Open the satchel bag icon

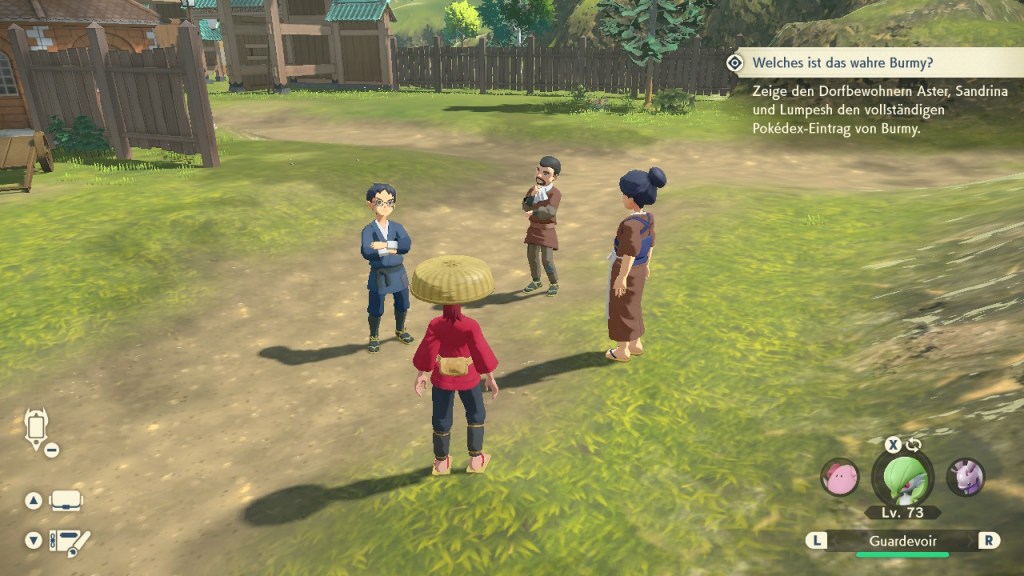click(x=66, y=500)
